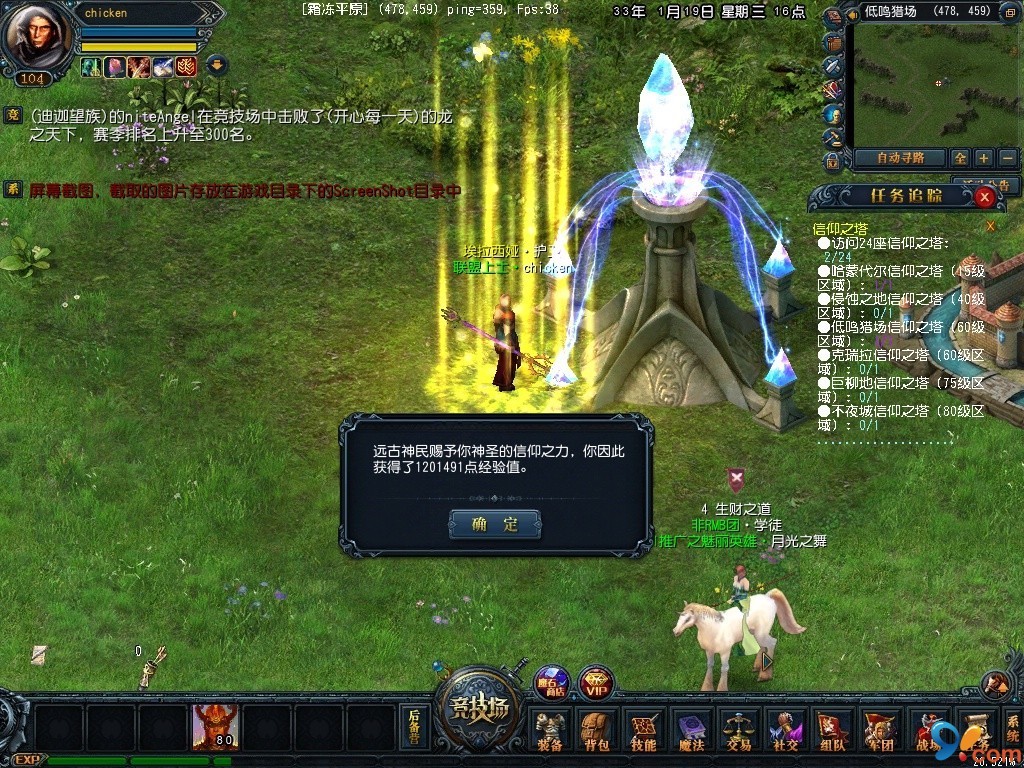The width and height of the screenshot is (1024, 768).
Task: Open the Trade (交易) menu
Action: pyautogui.click(x=738, y=731)
